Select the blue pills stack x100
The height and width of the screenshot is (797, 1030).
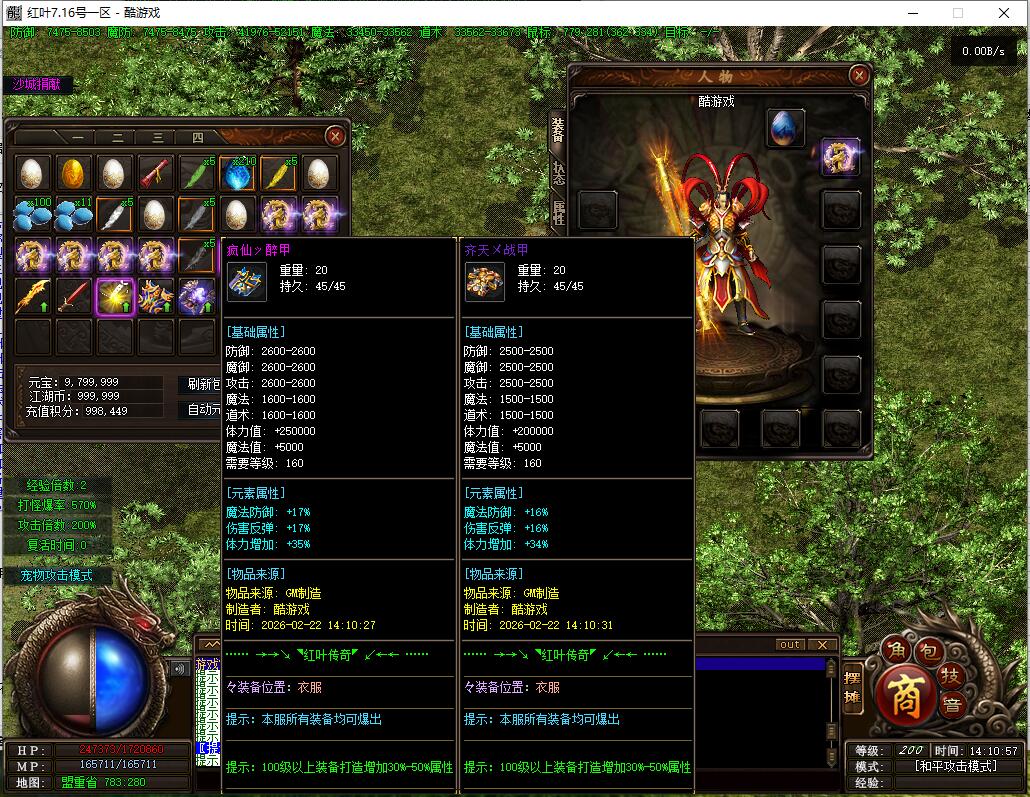(x=33, y=214)
